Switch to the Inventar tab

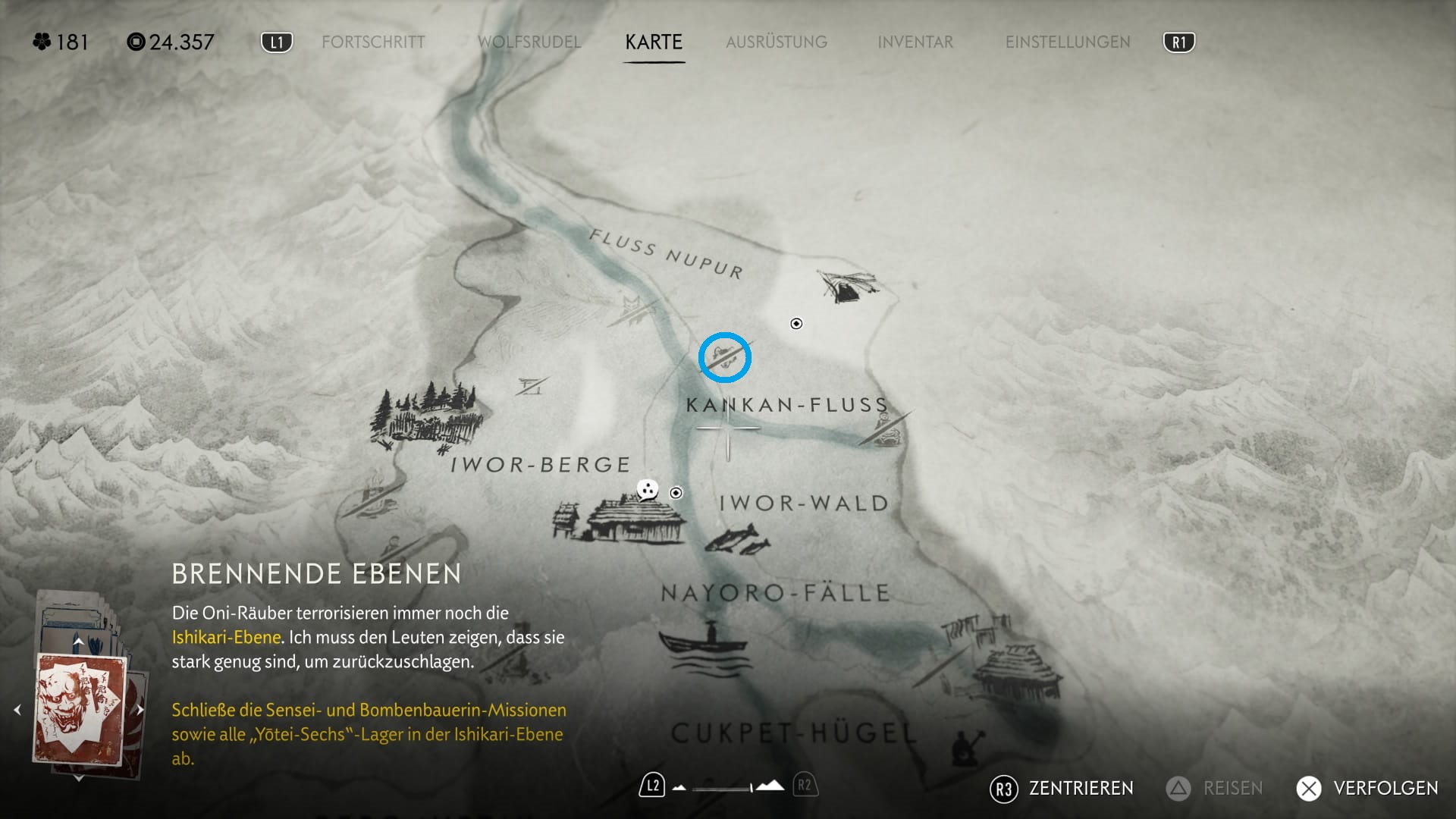[x=915, y=42]
